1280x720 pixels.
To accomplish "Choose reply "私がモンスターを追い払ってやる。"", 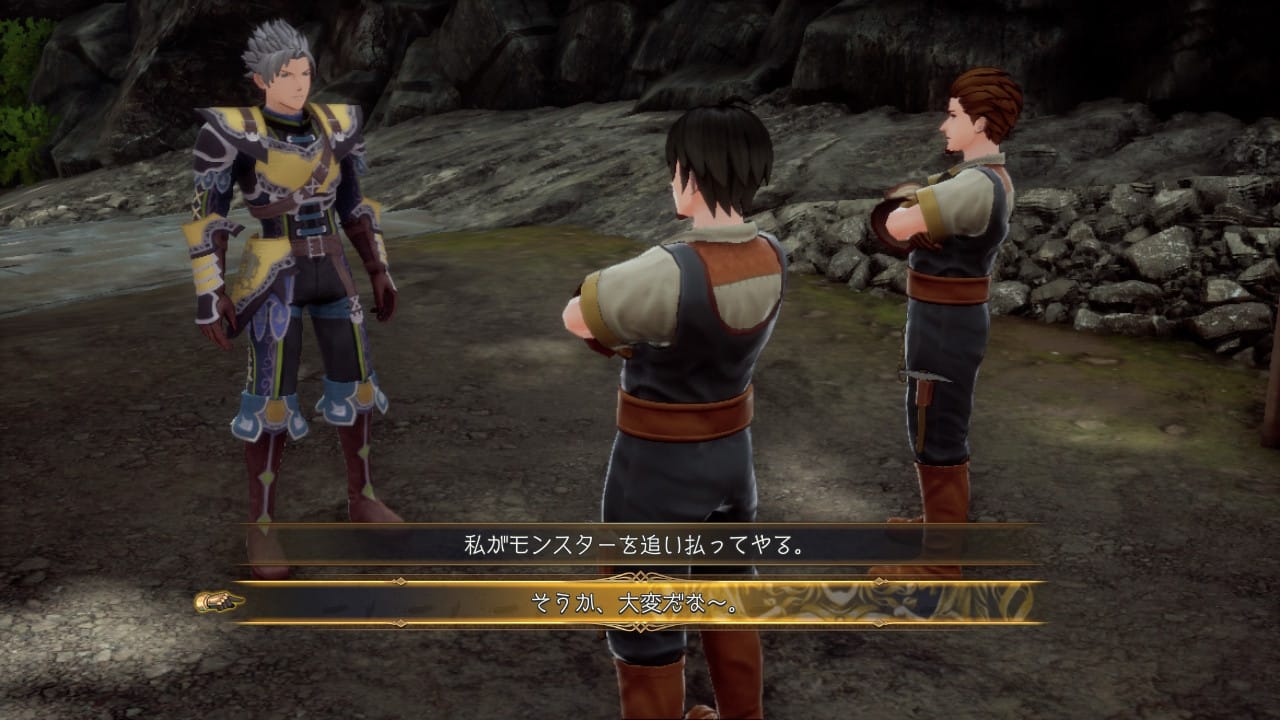I will (x=636, y=545).
